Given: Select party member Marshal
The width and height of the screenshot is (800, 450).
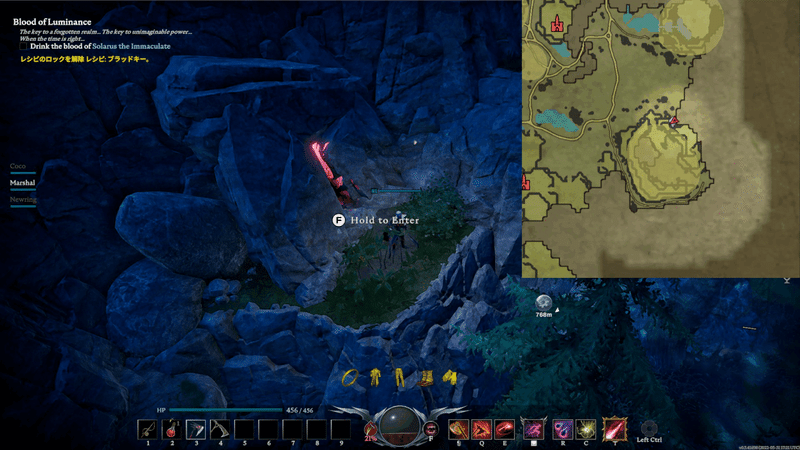Looking at the screenshot, I should (x=22, y=183).
